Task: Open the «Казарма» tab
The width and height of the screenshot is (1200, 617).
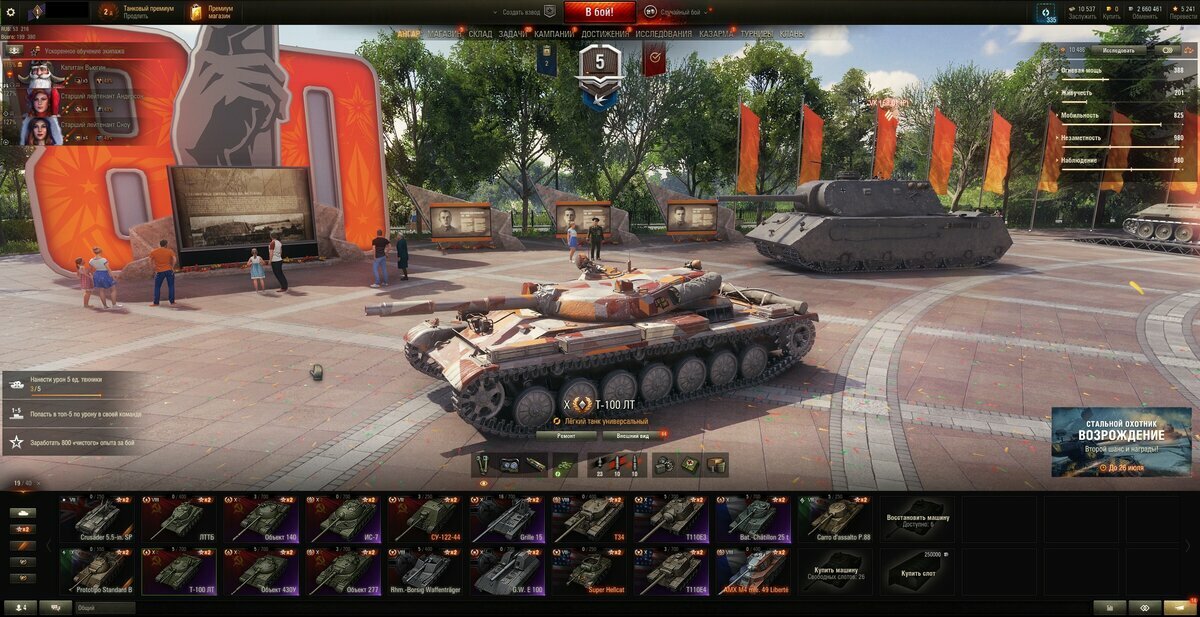Action: point(716,34)
